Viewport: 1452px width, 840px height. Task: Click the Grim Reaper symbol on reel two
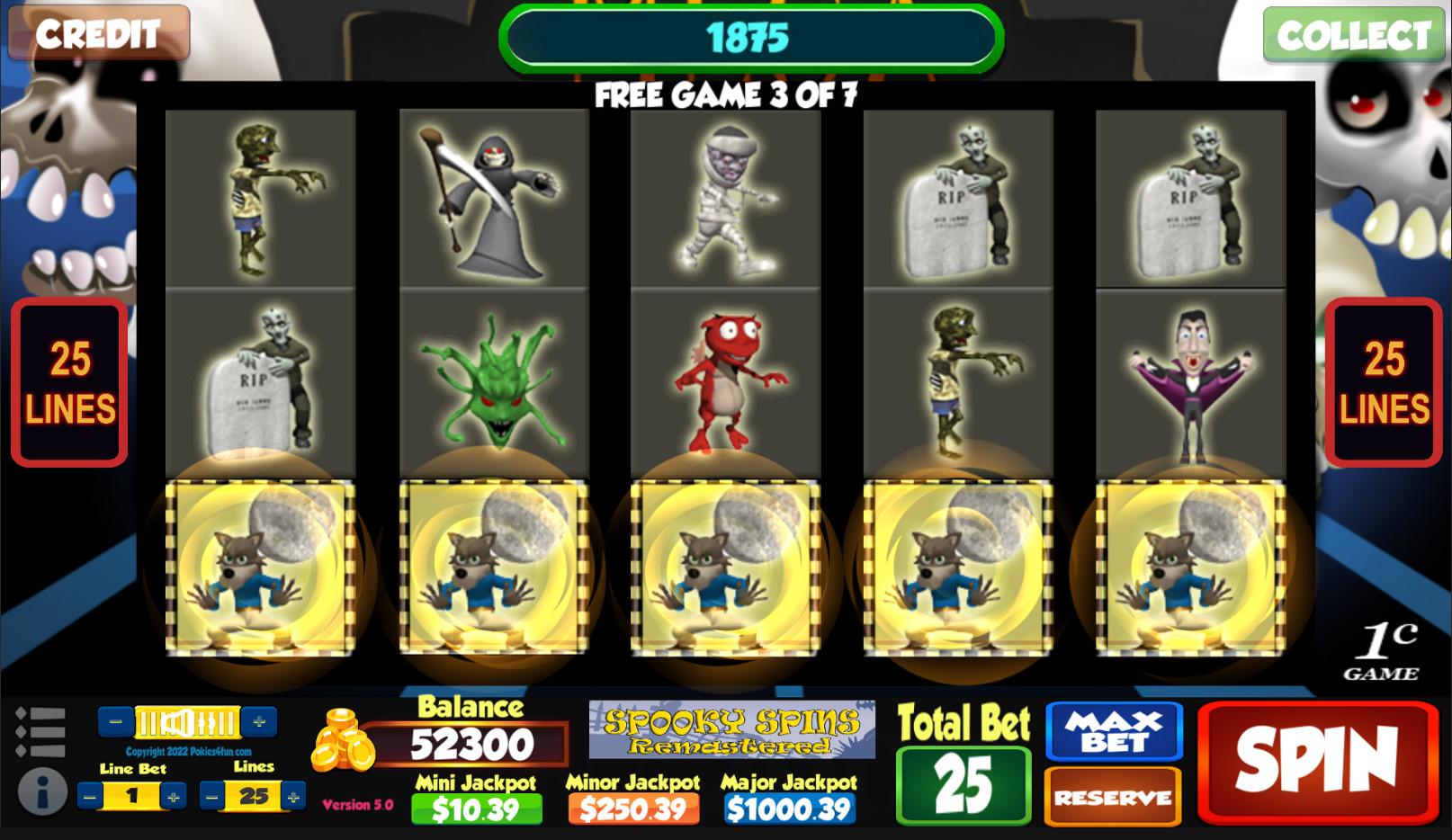click(490, 198)
